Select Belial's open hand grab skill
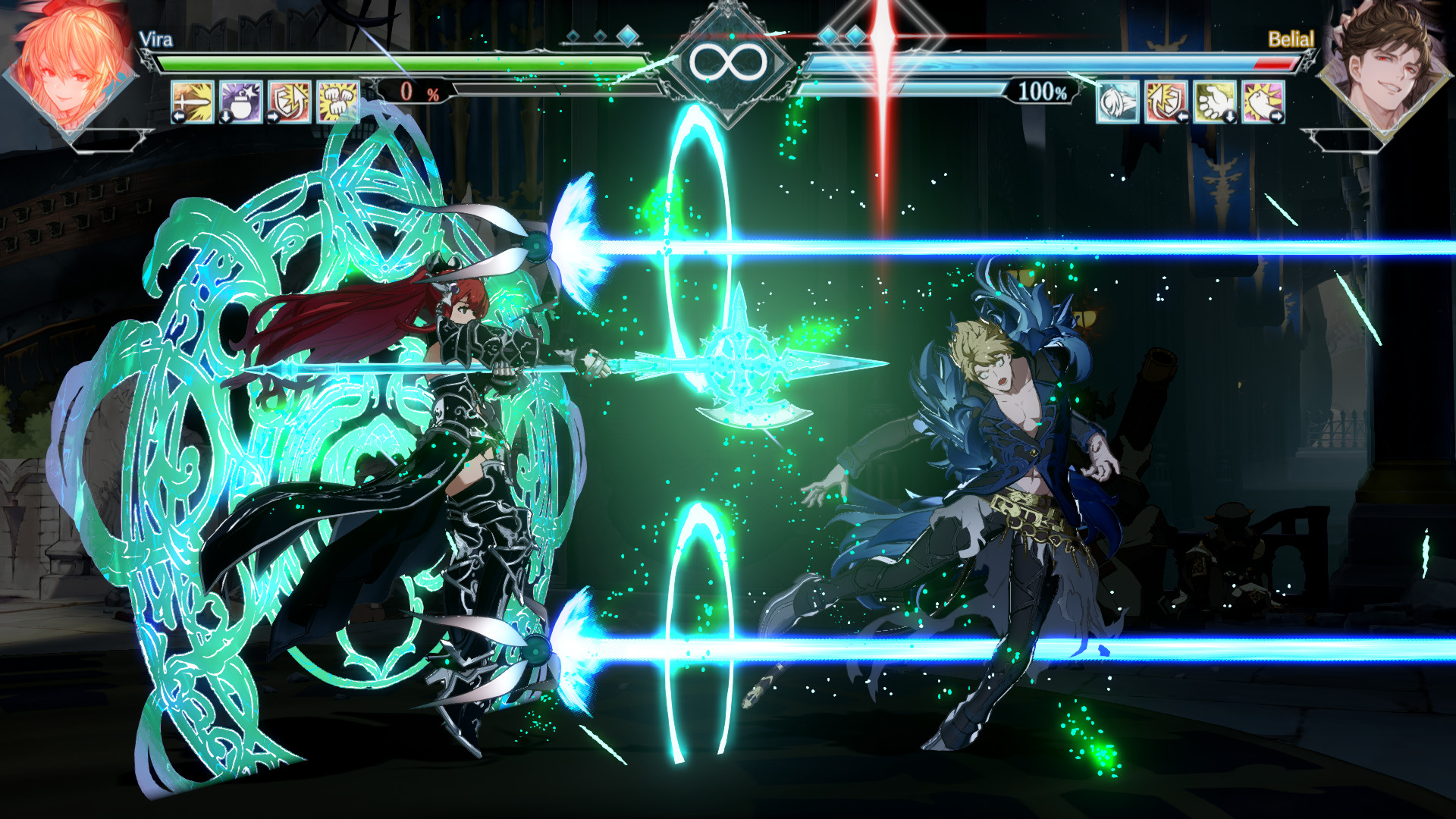Screen dimensions: 1456x819 click(1215, 102)
